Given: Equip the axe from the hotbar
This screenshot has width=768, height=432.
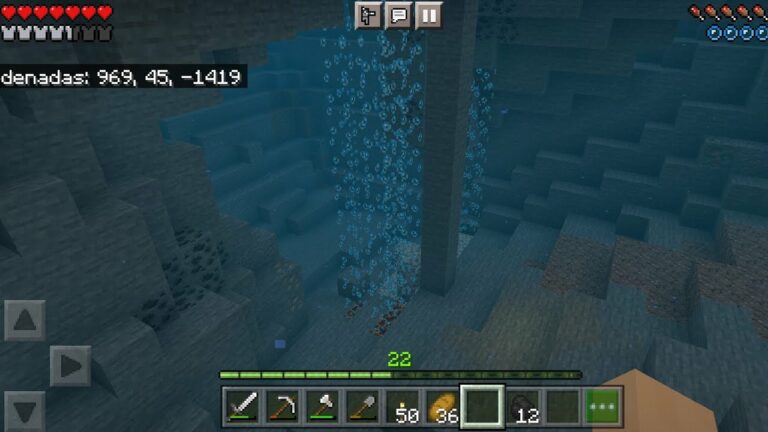Looking at the screenshot, I should pyautogui.click(x=322, y=407).
